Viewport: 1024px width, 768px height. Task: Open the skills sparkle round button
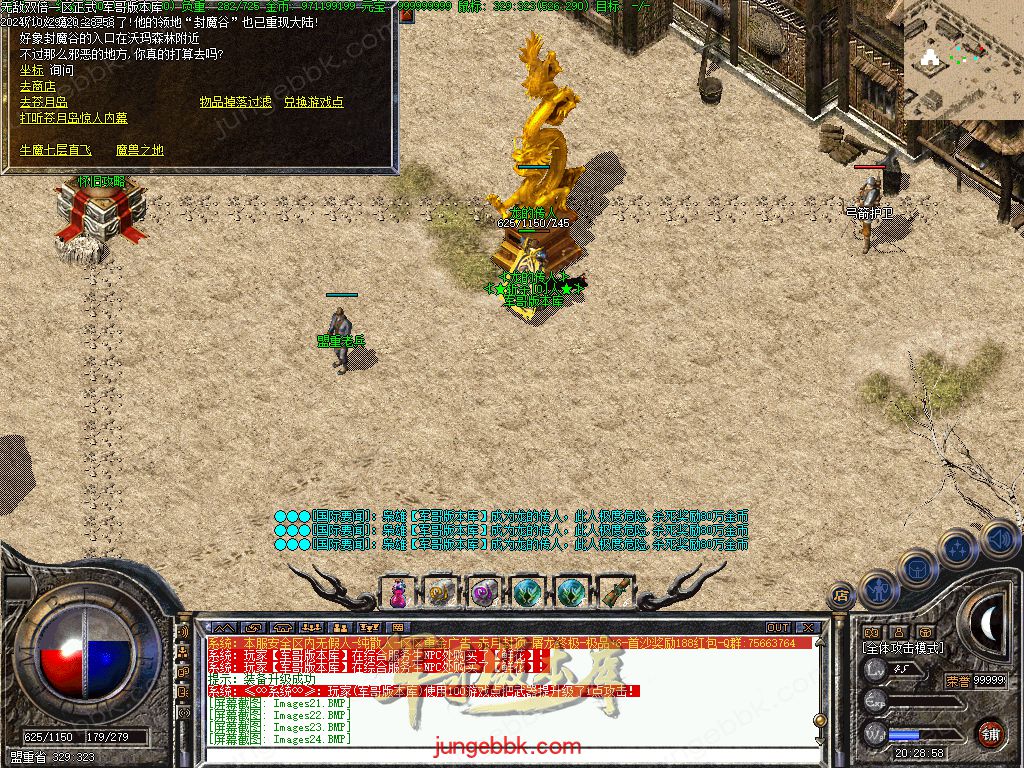(958, 548)
